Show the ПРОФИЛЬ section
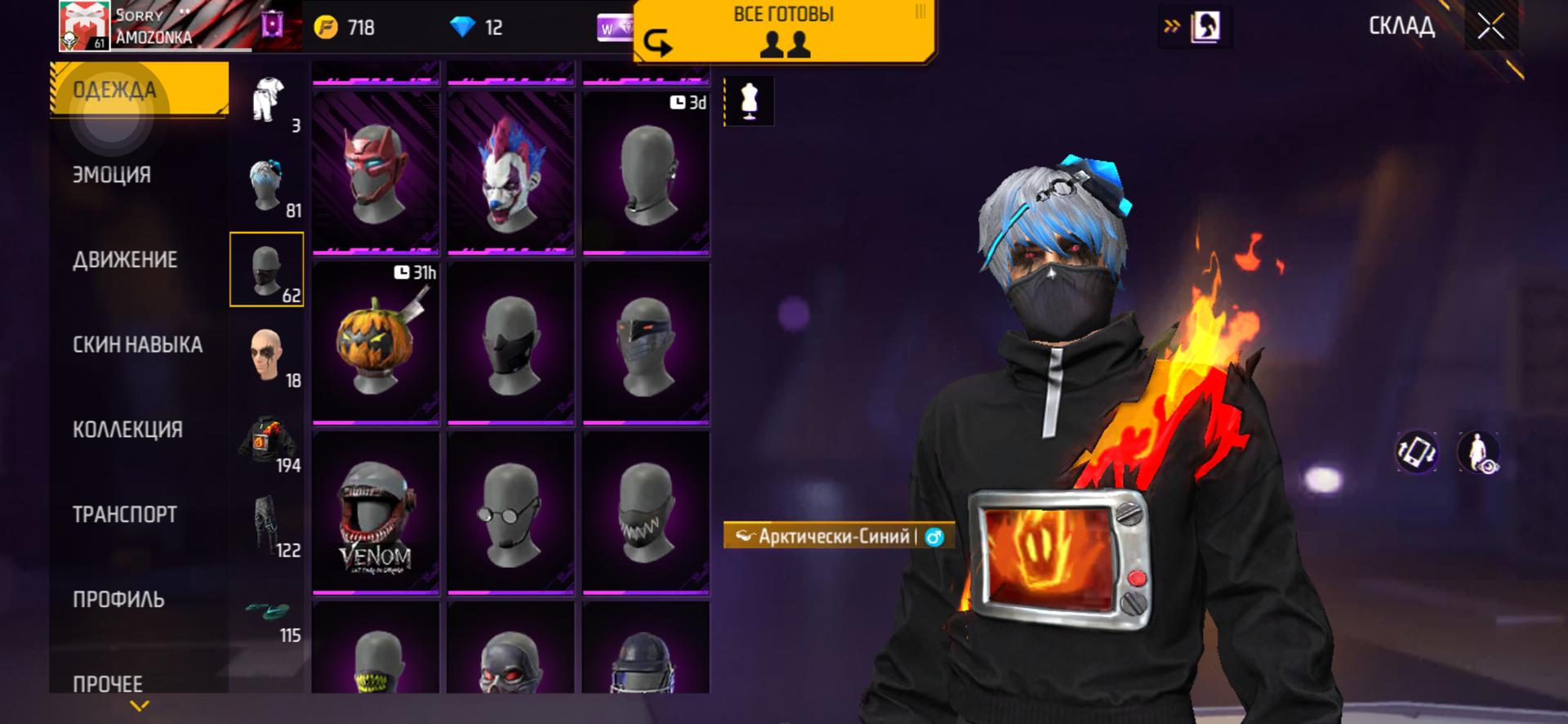Screen dimensions: 1568x724 (118, 600)
